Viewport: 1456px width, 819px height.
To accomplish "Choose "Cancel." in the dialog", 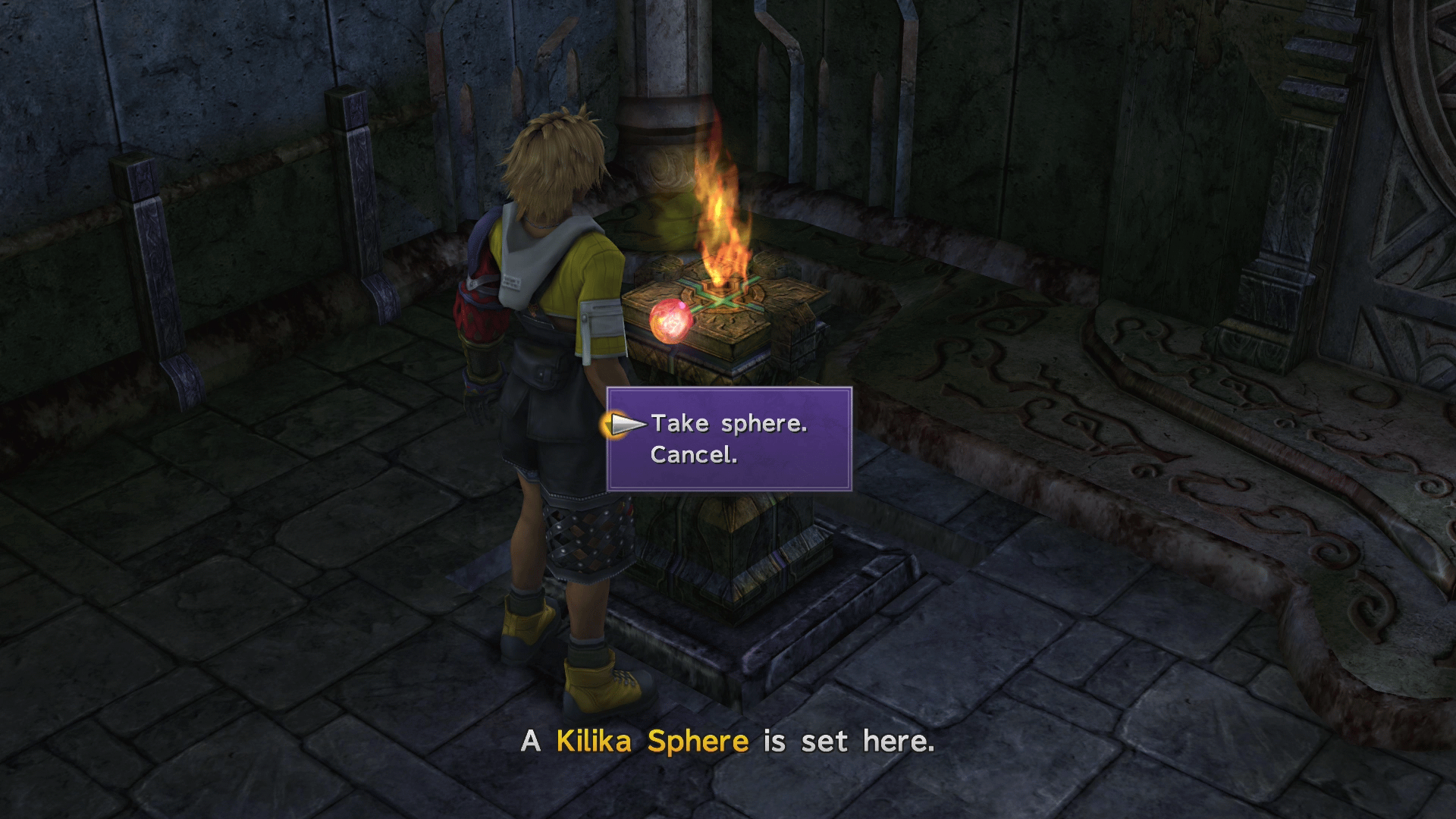I will [x=694, y=457].
